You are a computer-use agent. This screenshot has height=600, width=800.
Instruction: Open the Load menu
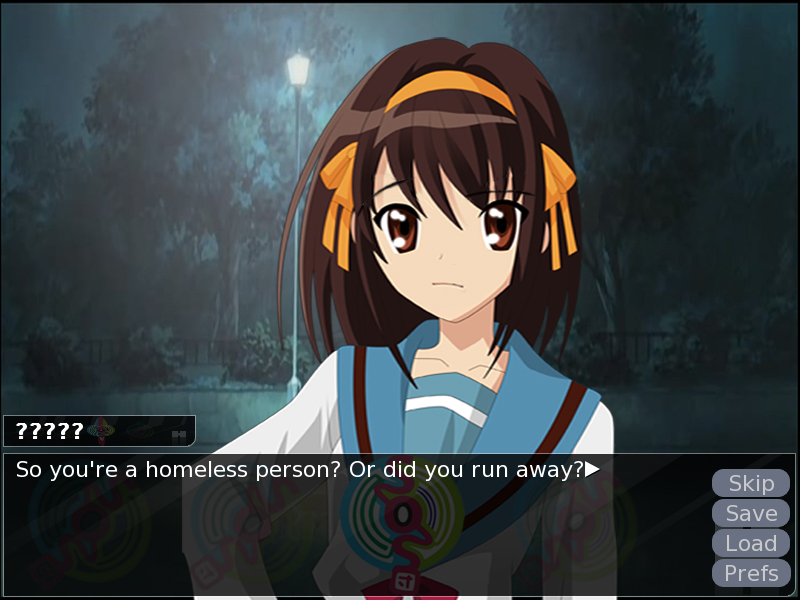(x=751, y=543)
